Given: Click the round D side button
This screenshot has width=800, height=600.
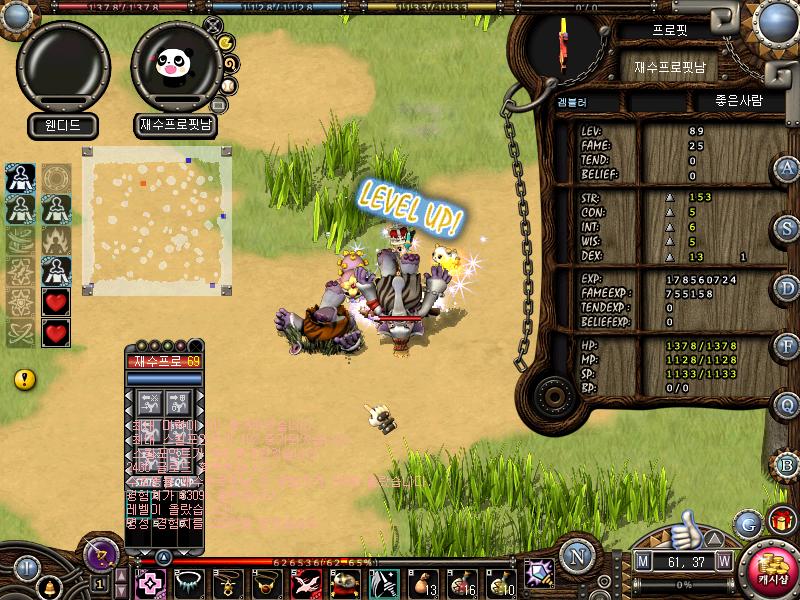Looking at the screenshot, I should (x=787, y=288).
